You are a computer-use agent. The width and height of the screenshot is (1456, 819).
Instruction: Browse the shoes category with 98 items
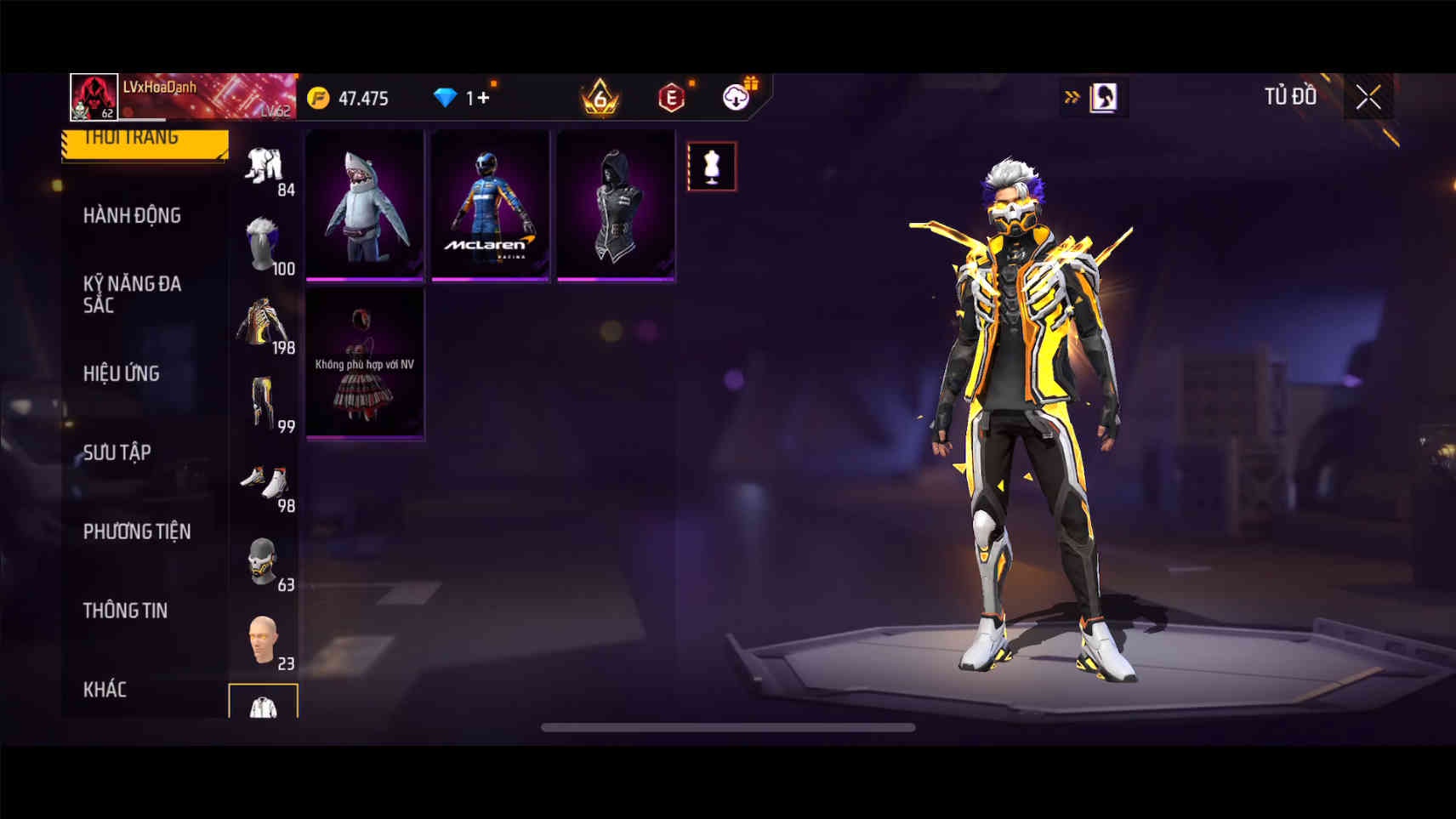point(264,483)
